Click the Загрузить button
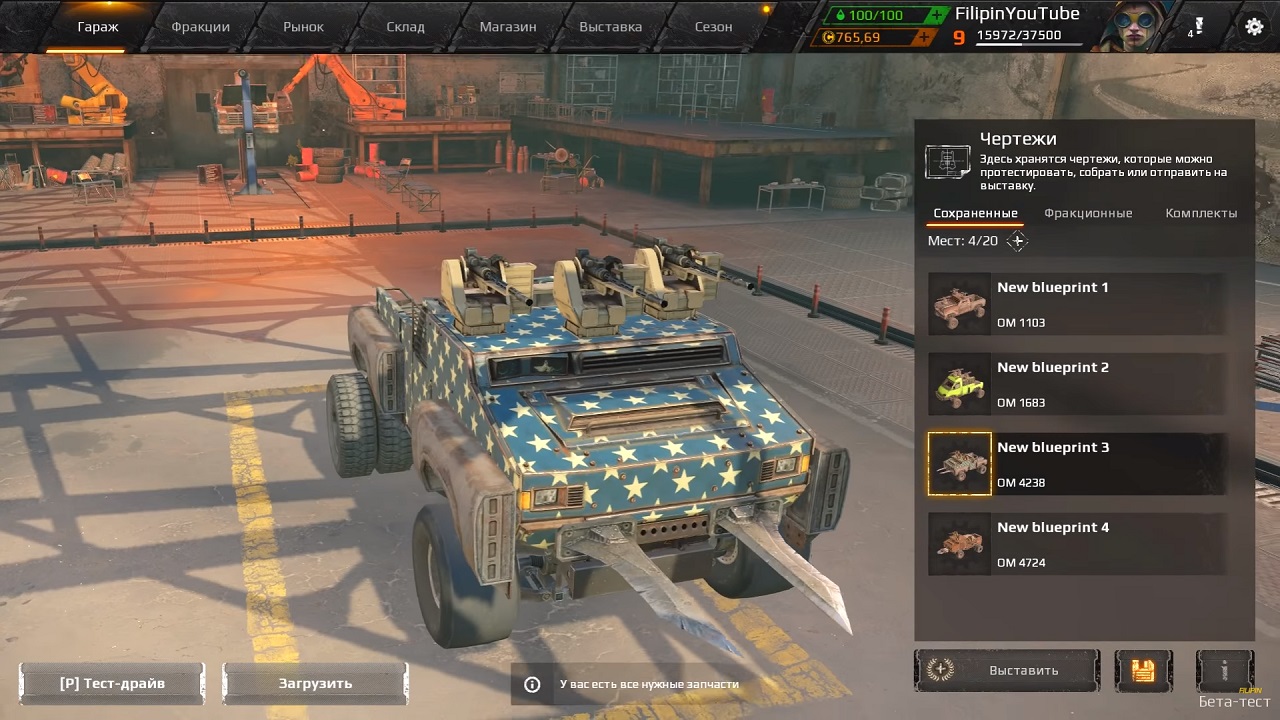The height and width of the screenshot is (720, 1280). coord(315,683)
